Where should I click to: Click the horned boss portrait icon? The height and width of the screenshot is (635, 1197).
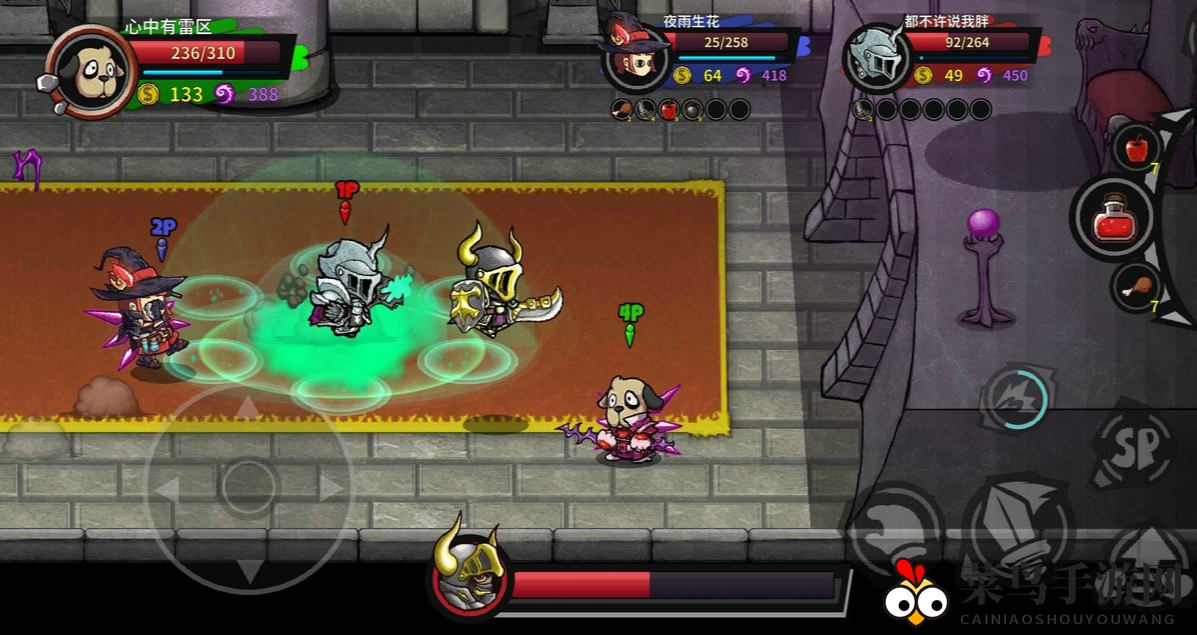click(468, 577)
